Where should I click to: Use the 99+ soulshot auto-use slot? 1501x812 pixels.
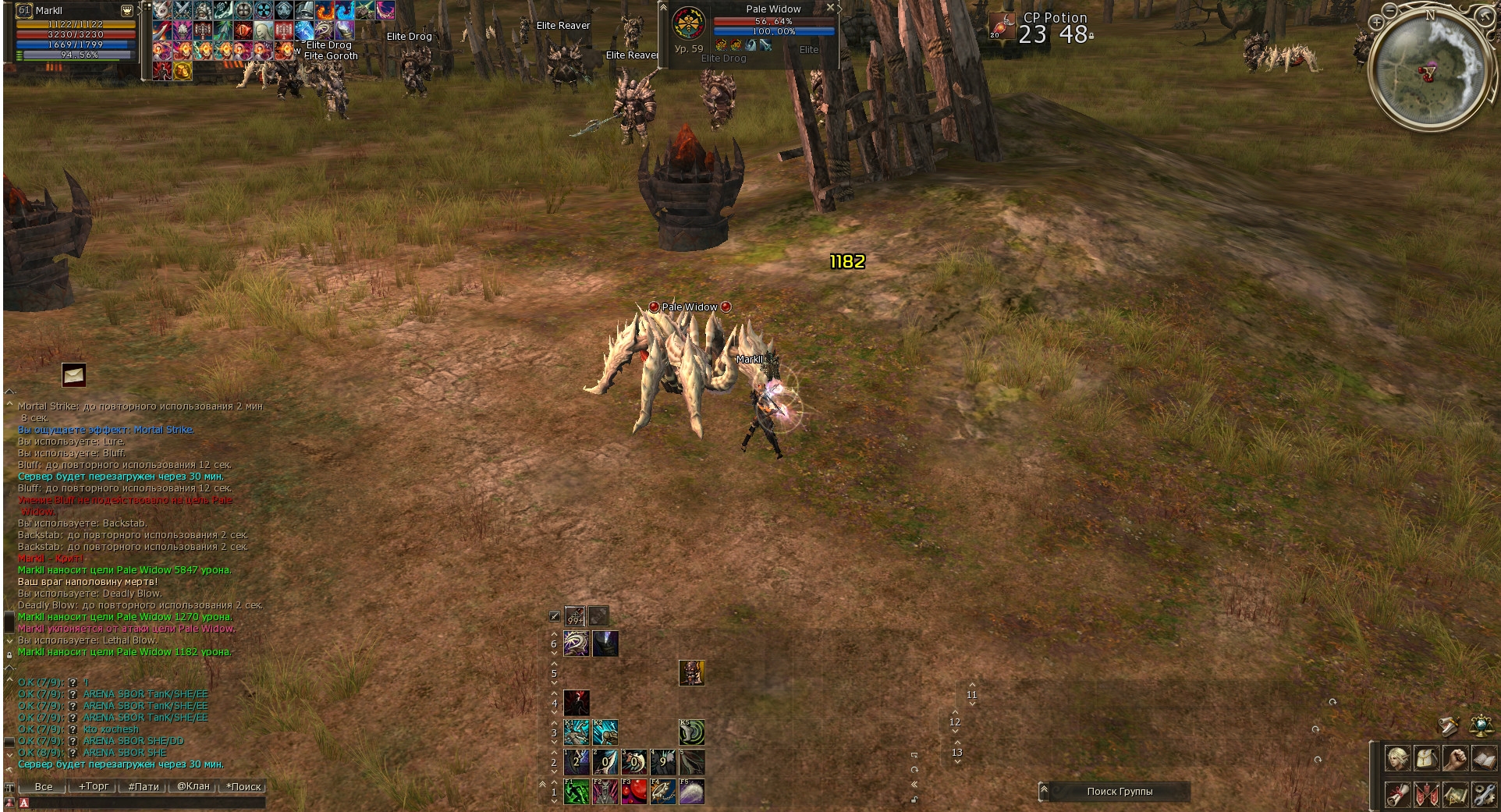[575, 616]
